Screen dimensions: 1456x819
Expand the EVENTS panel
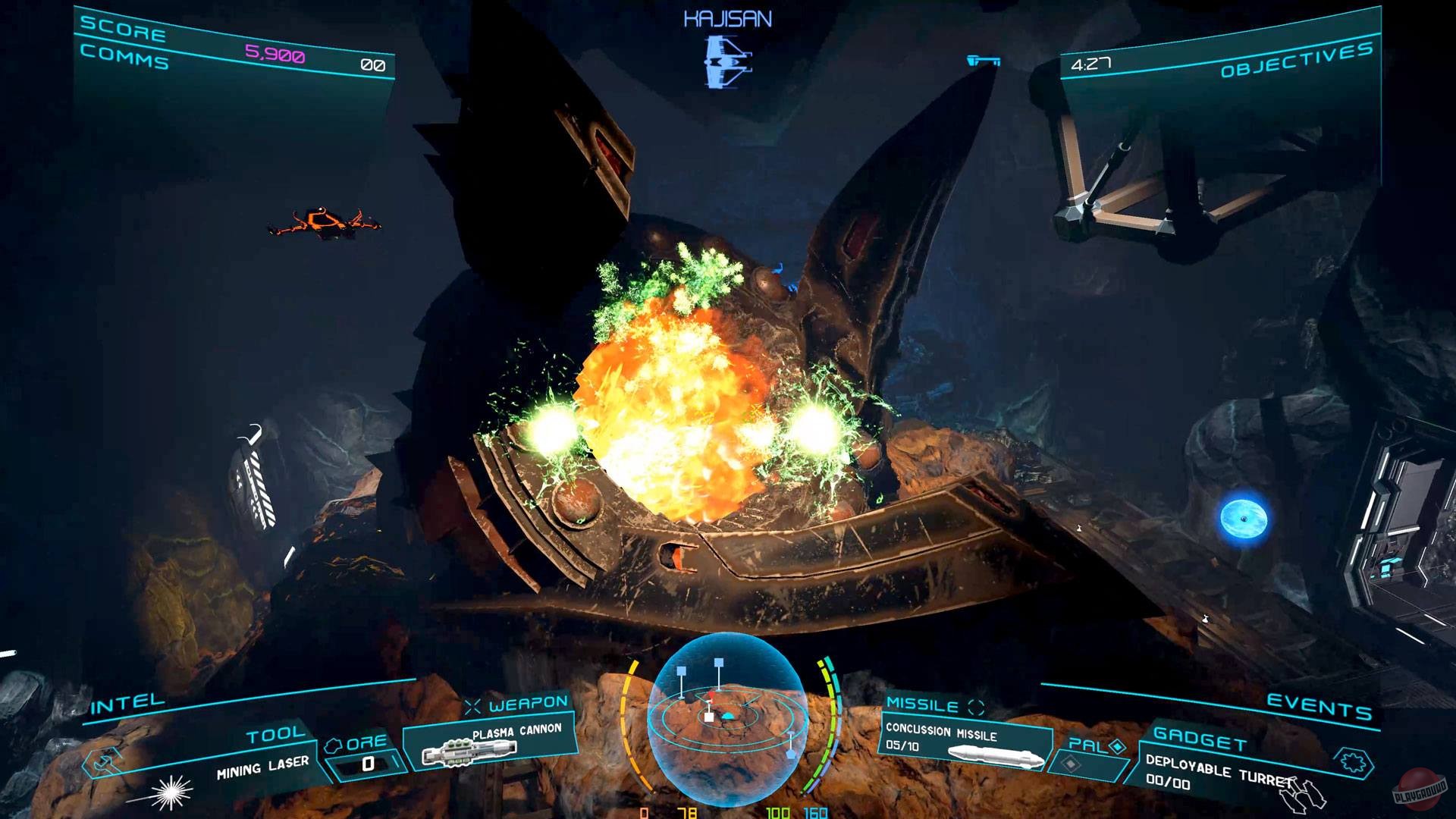pos(1319,705)
